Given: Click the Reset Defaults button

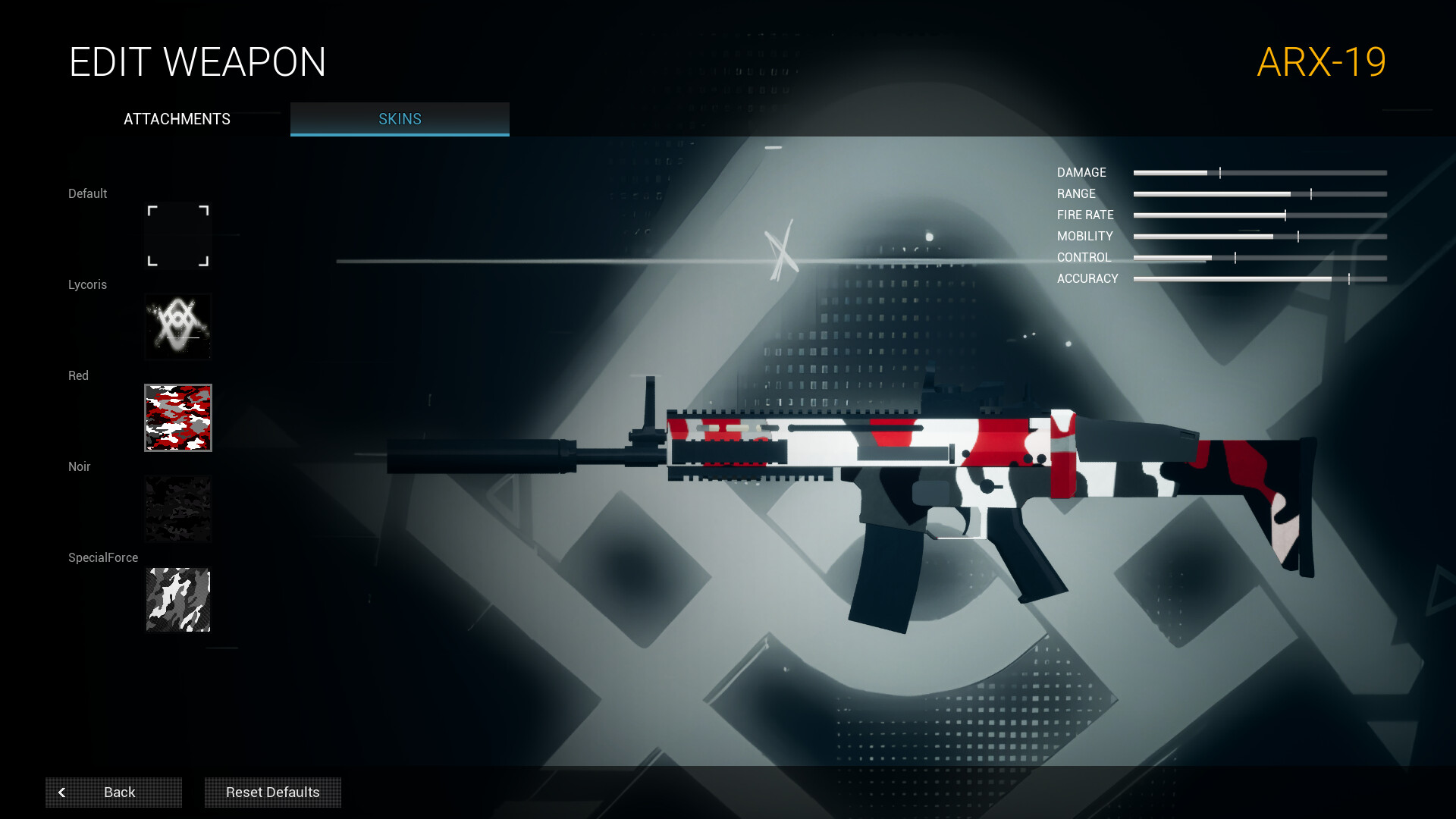Looking at the screenshot, I should point(273,792).
